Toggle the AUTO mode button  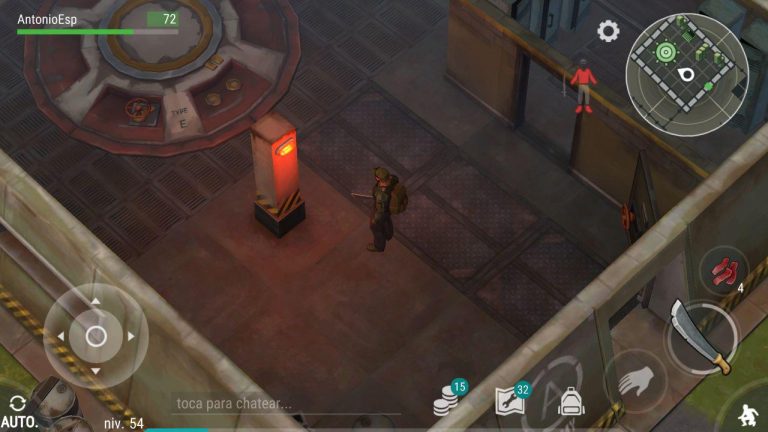tap(18, 411)
